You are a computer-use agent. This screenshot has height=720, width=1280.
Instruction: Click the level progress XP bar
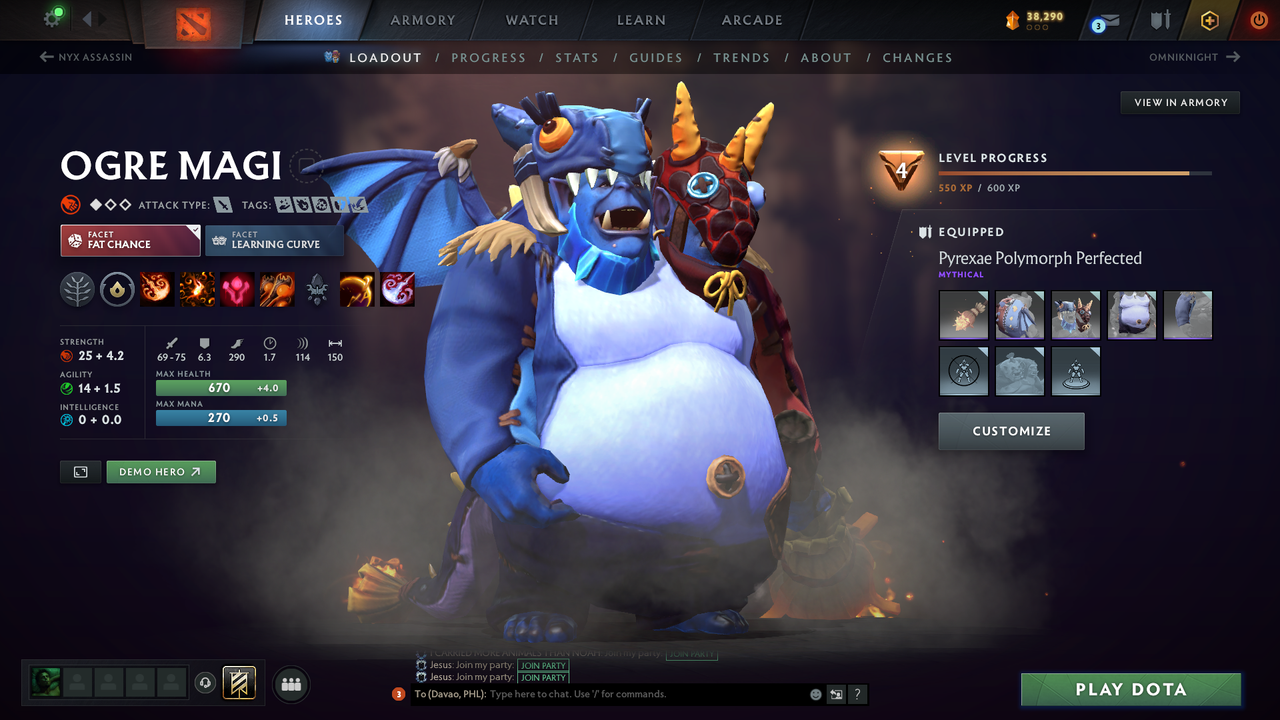[x=1076, y=172]
